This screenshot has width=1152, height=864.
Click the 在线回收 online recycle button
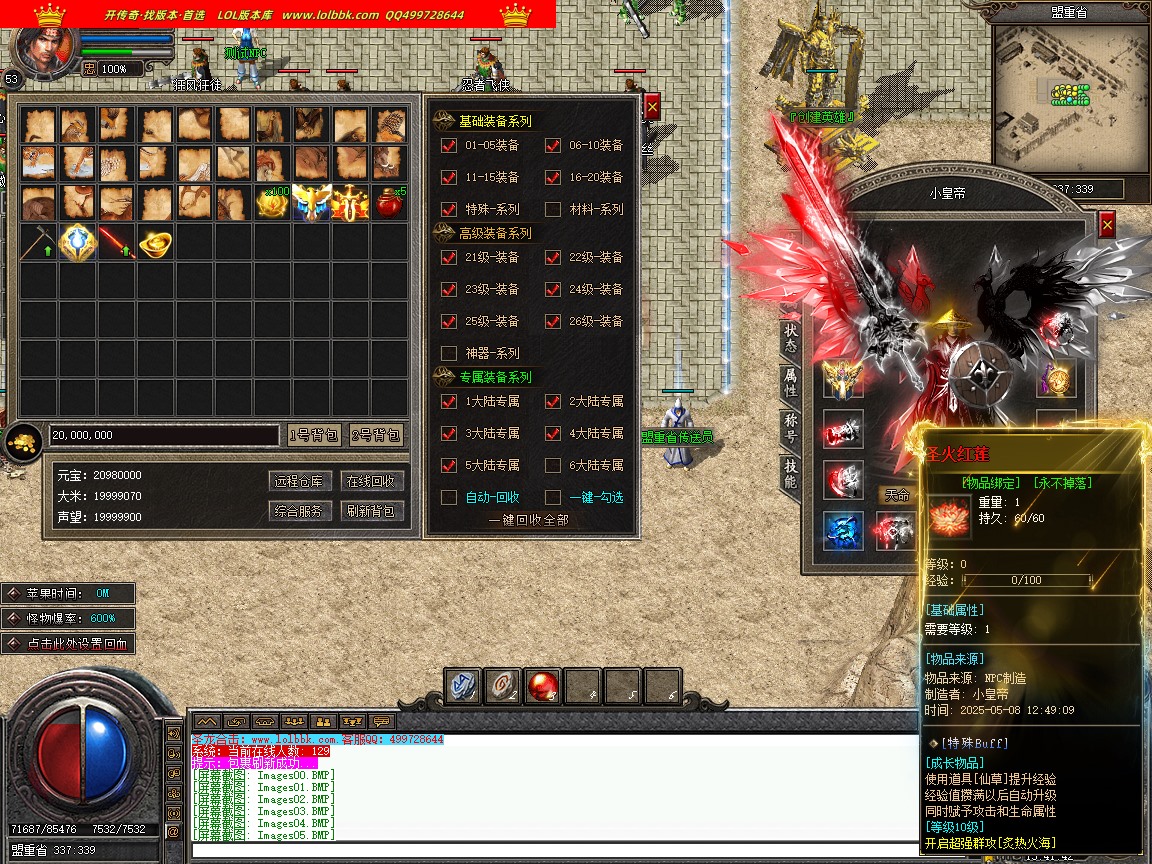click(x=370, y=481)
